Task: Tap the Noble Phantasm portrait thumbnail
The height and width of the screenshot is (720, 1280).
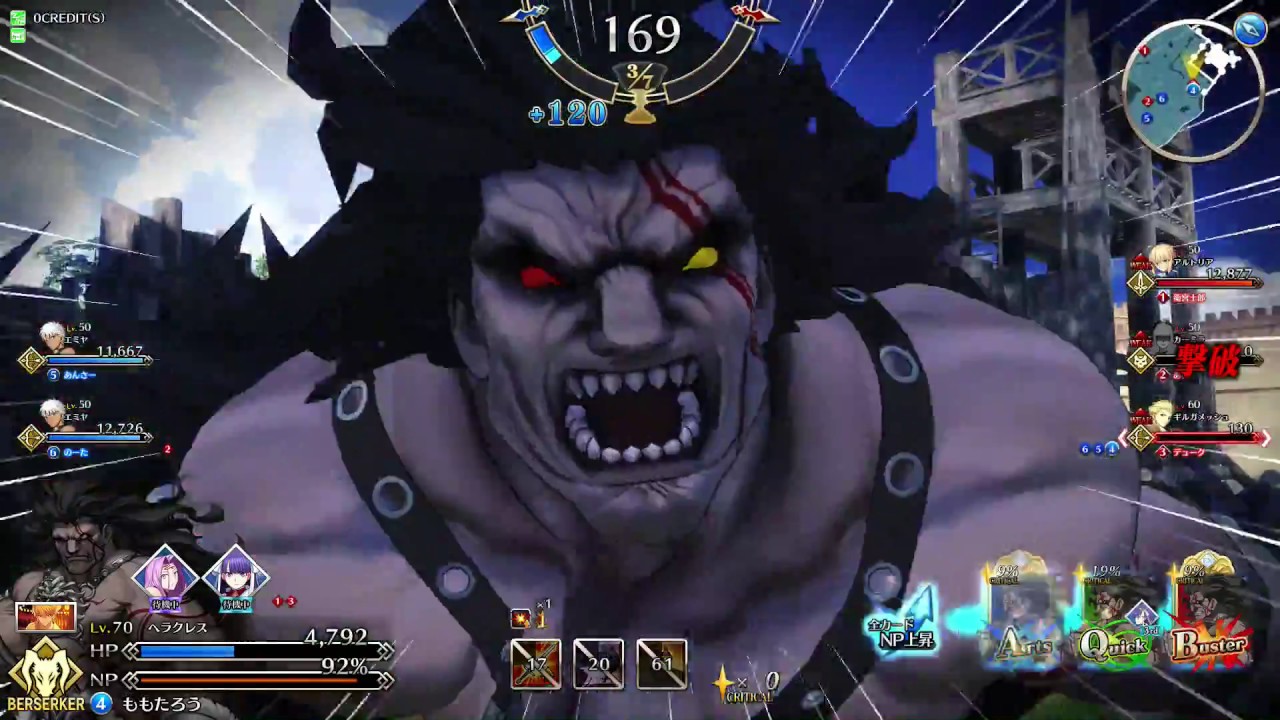Action: pos(45,617)
